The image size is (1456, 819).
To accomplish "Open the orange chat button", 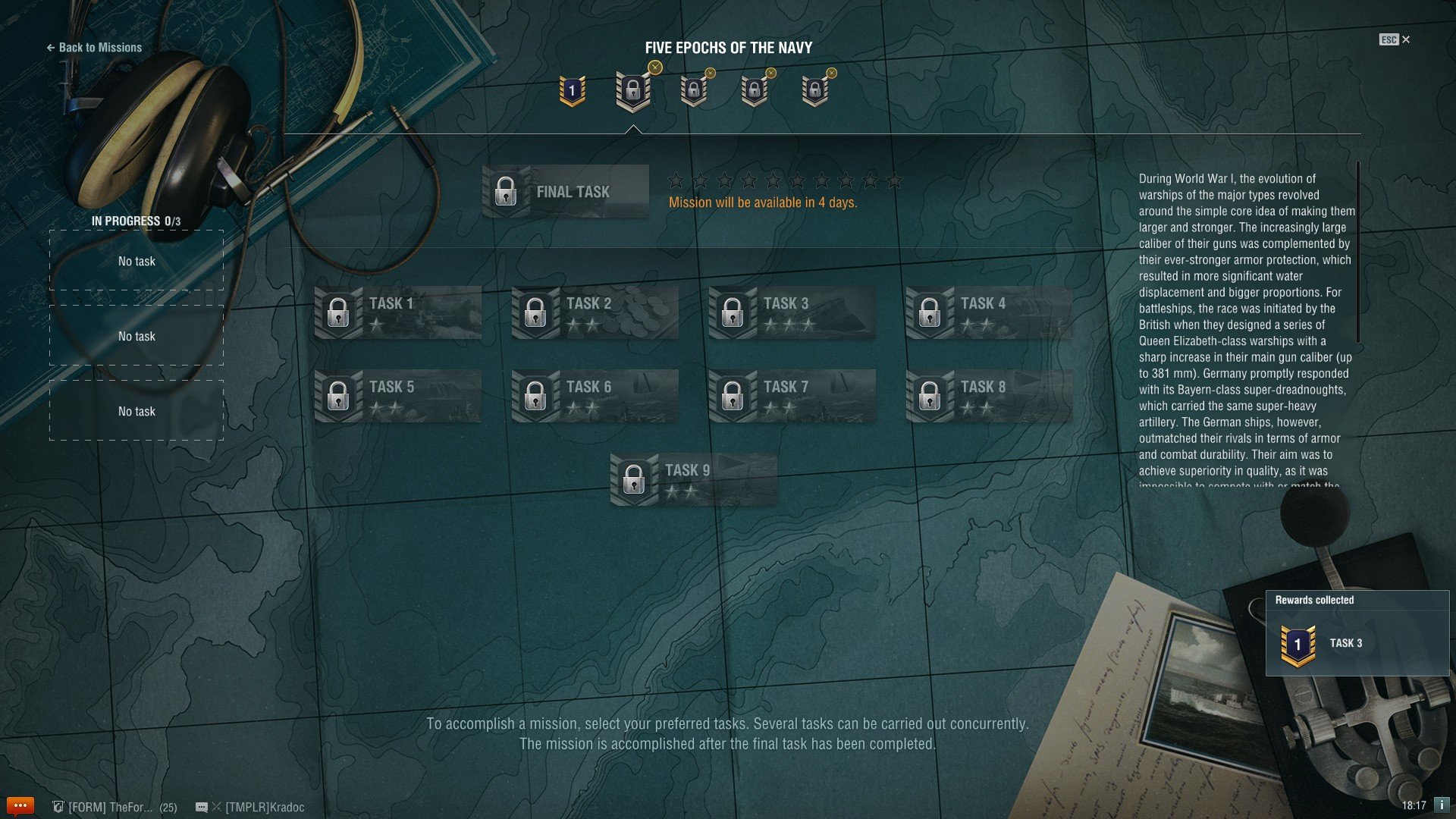I will tap(20, 805).
